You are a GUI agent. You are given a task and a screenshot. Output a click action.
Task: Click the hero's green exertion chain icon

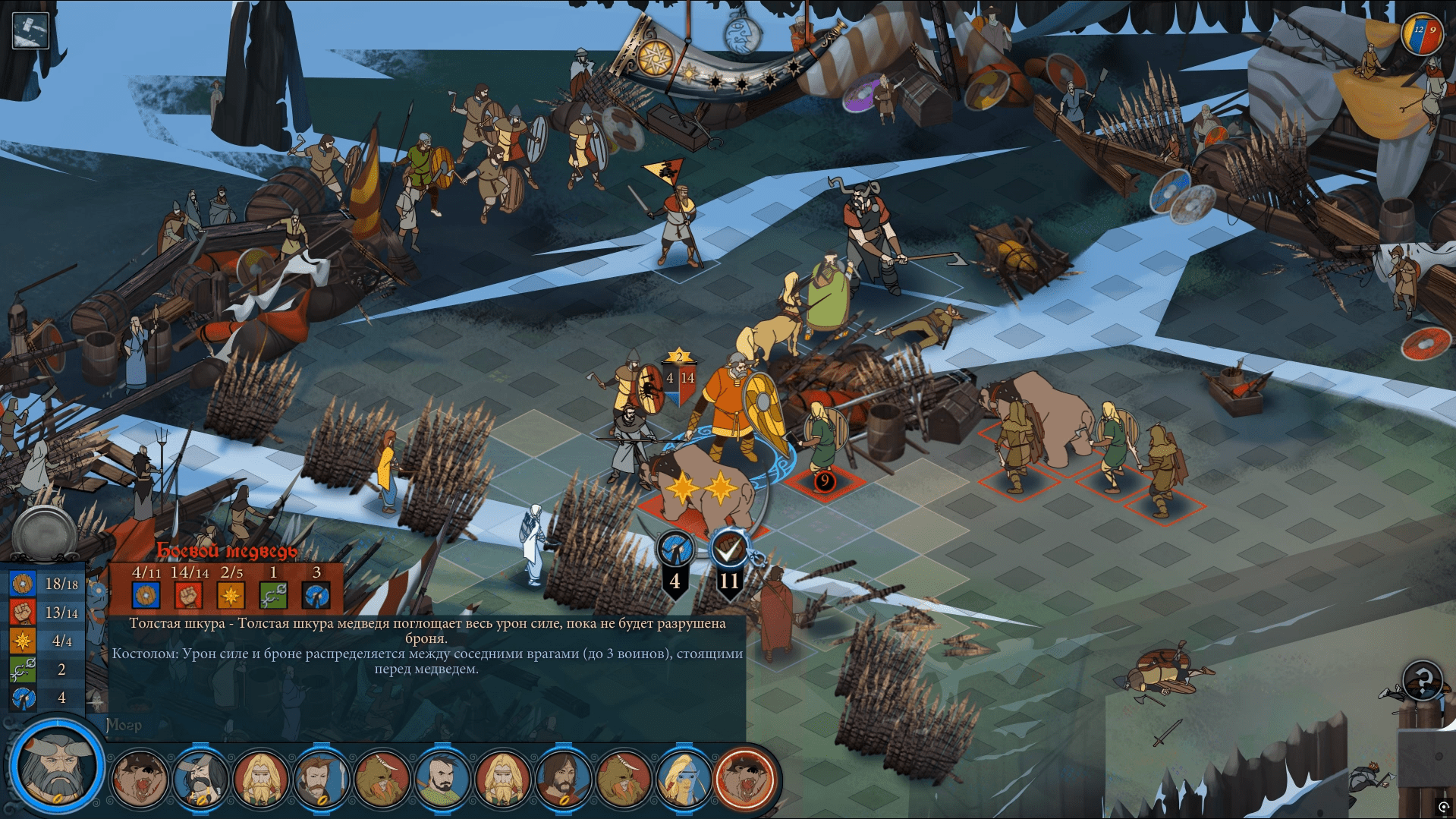pyautogui.click(x=23, y=669)
